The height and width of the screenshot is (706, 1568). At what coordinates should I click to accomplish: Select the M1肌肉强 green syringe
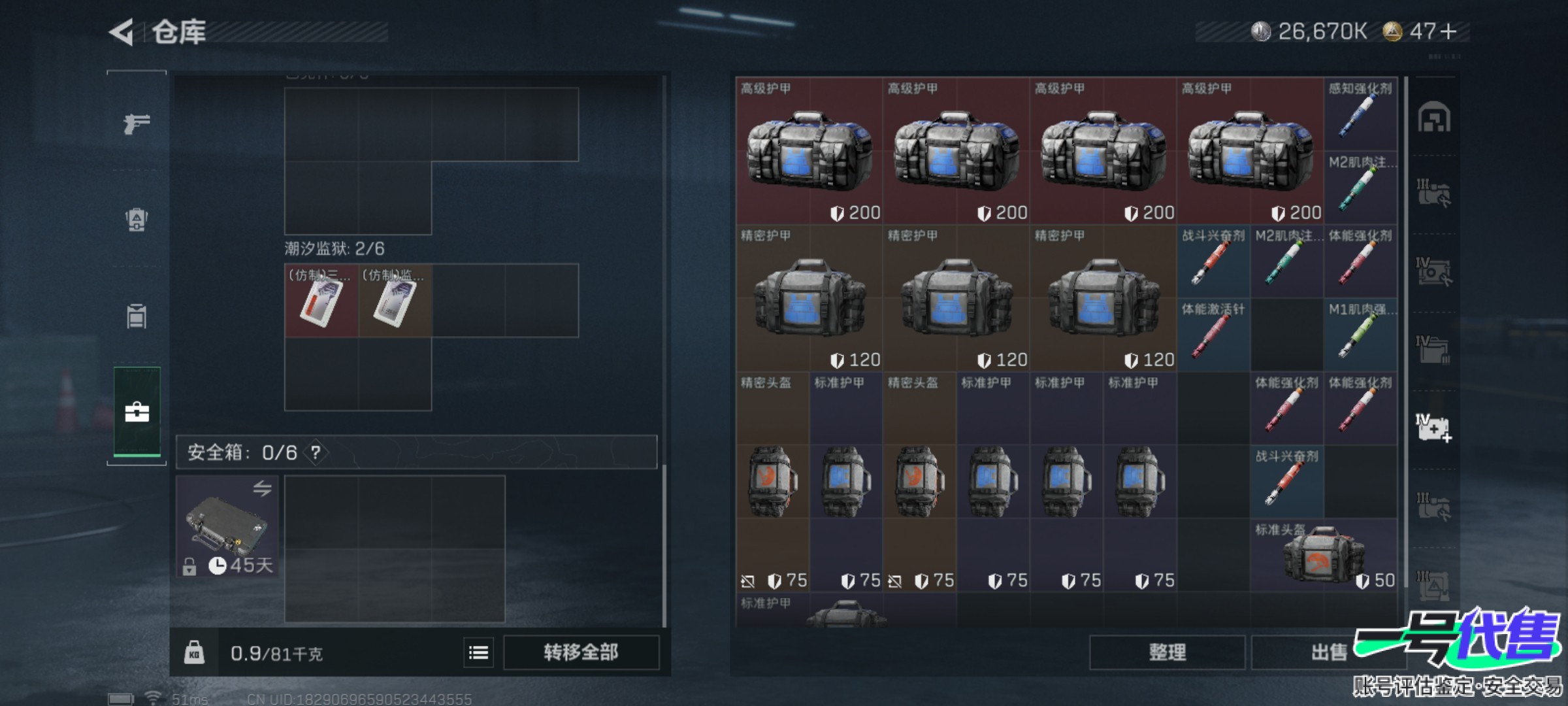(x=1360, y=335)
